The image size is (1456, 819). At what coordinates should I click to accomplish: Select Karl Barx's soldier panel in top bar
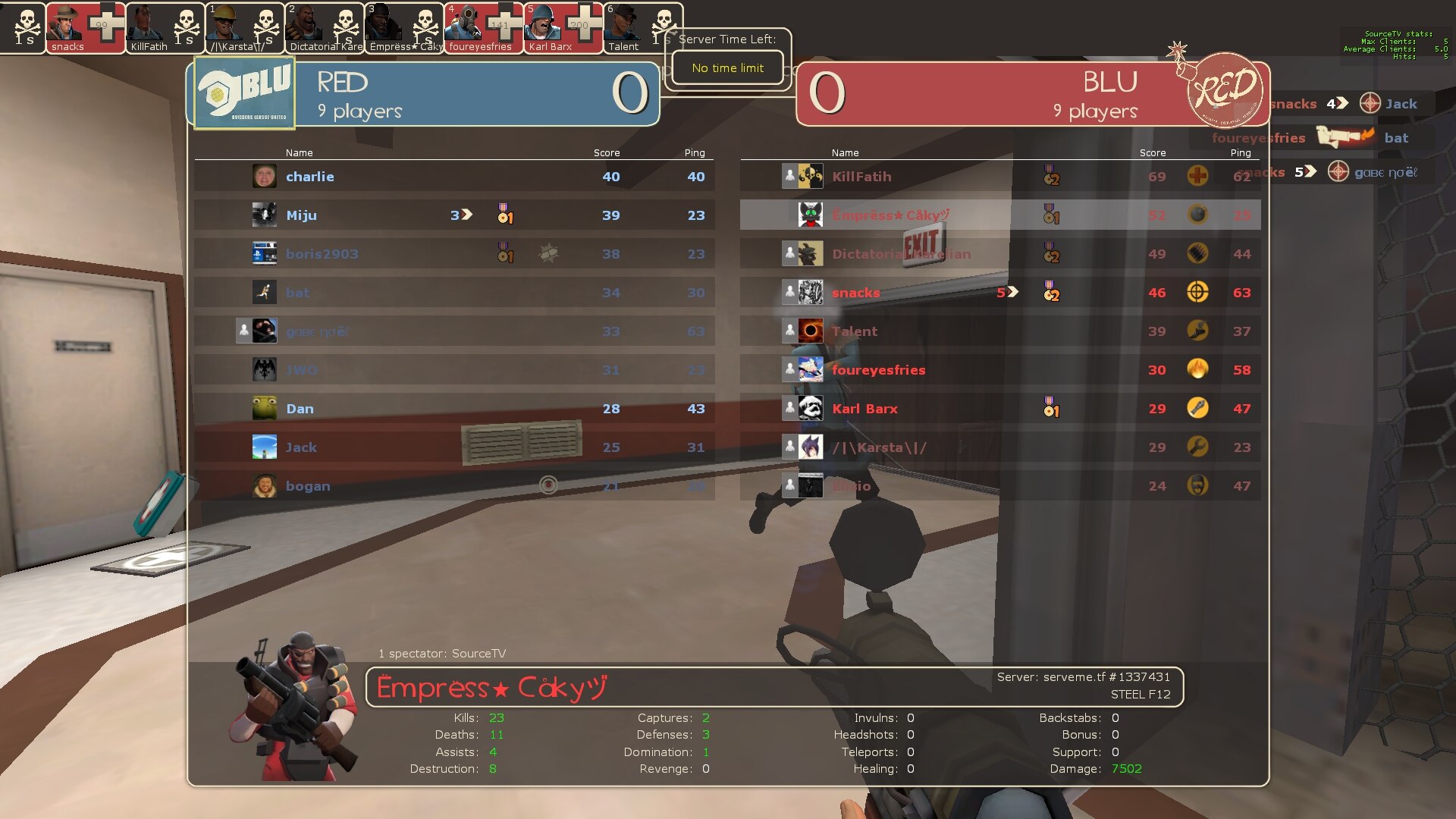coord(563,28)
